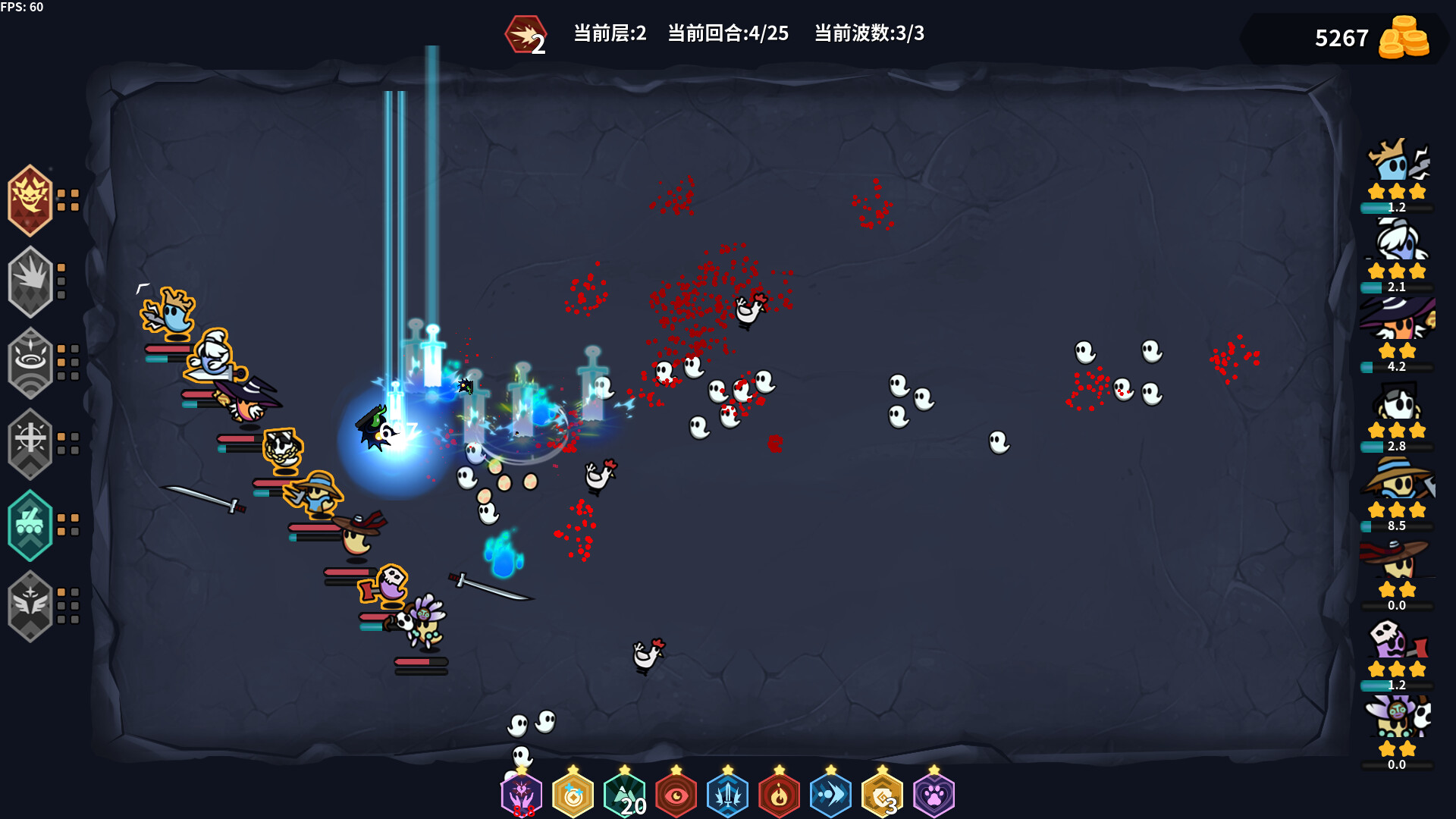Click the blue arrows speed buff badge
1456x819 pixels.
click(x=830, y=795)
